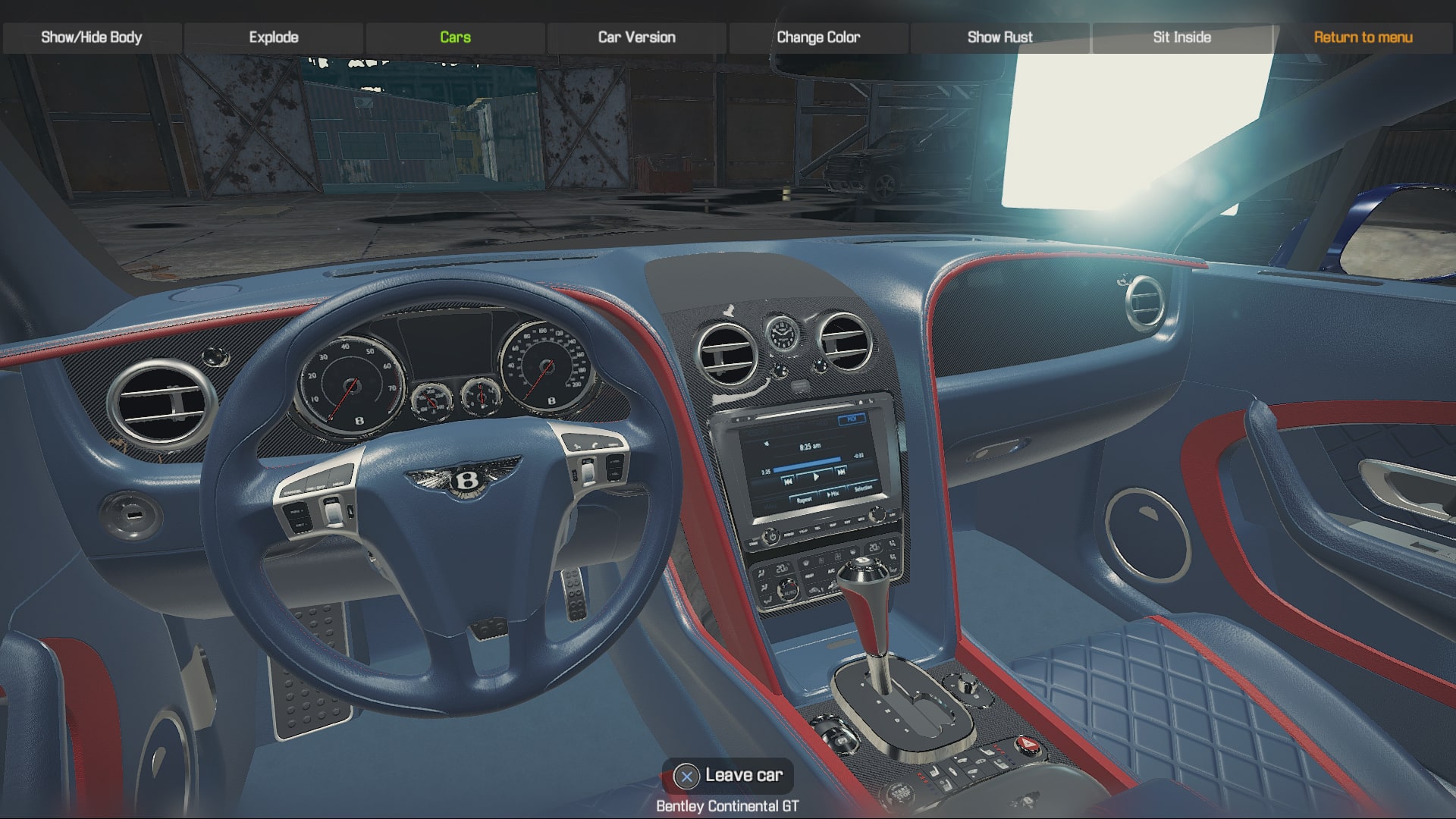Enable Mix playback on the media screen

coord(833,494)
